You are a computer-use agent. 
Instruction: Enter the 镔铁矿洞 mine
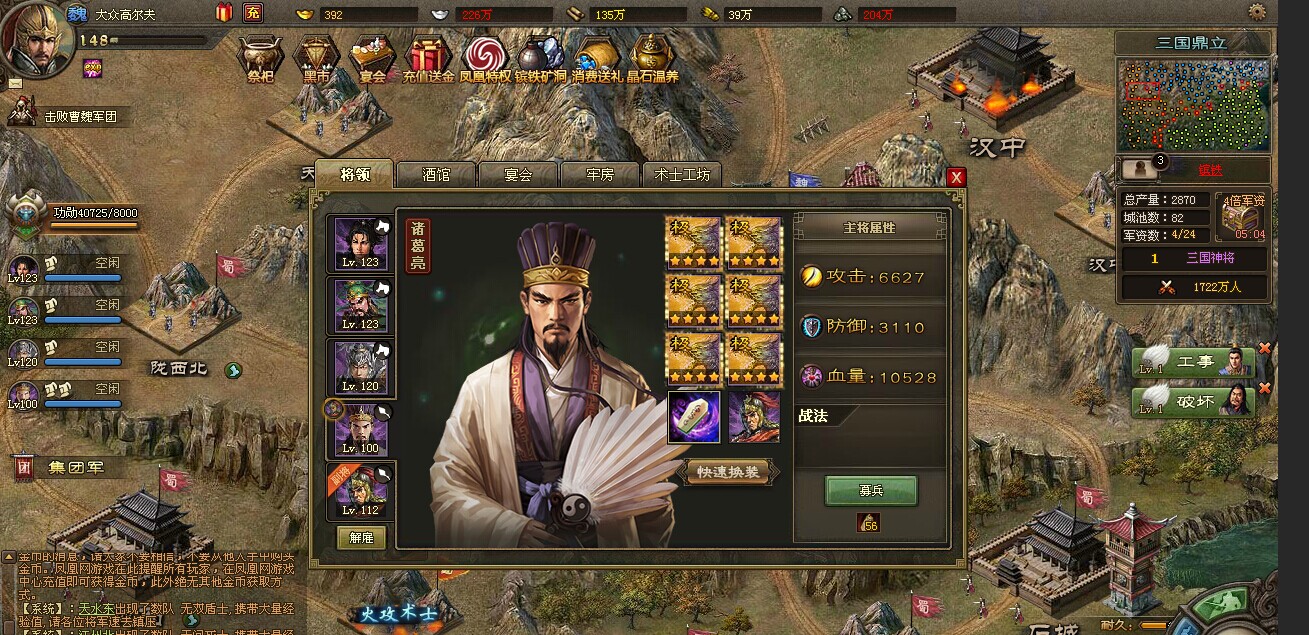[541, 58]
